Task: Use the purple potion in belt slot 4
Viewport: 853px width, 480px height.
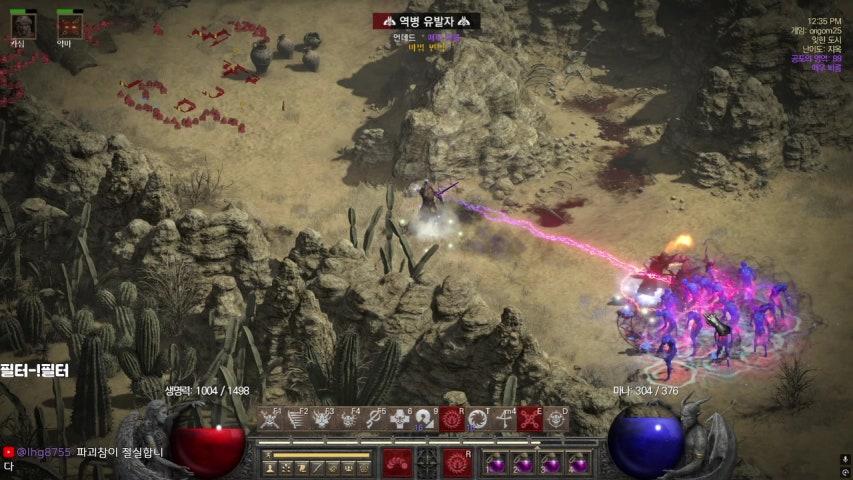Action: (x=578, y=464)
